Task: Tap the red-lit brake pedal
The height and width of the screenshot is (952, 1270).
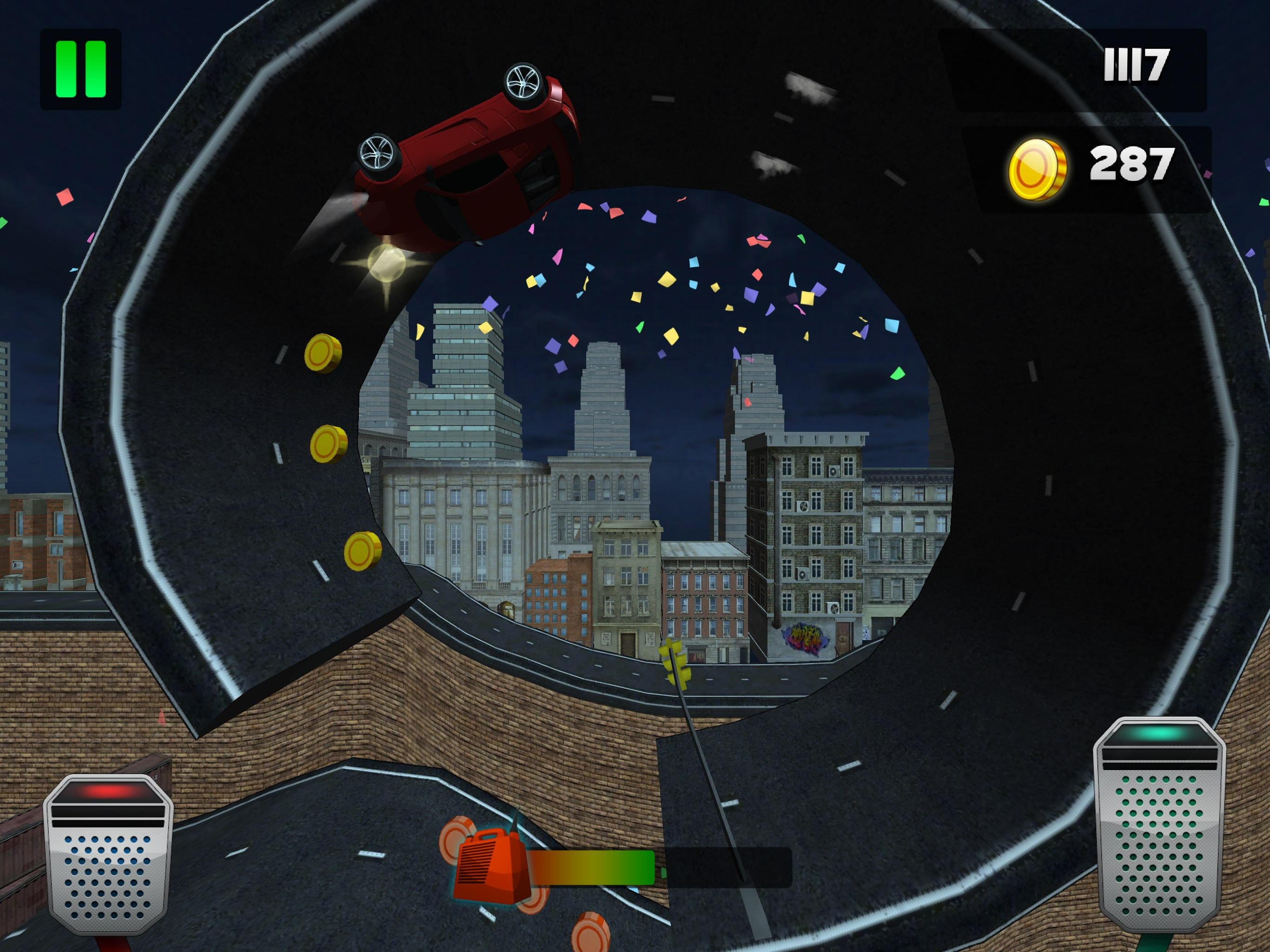Action: (108, 855)
